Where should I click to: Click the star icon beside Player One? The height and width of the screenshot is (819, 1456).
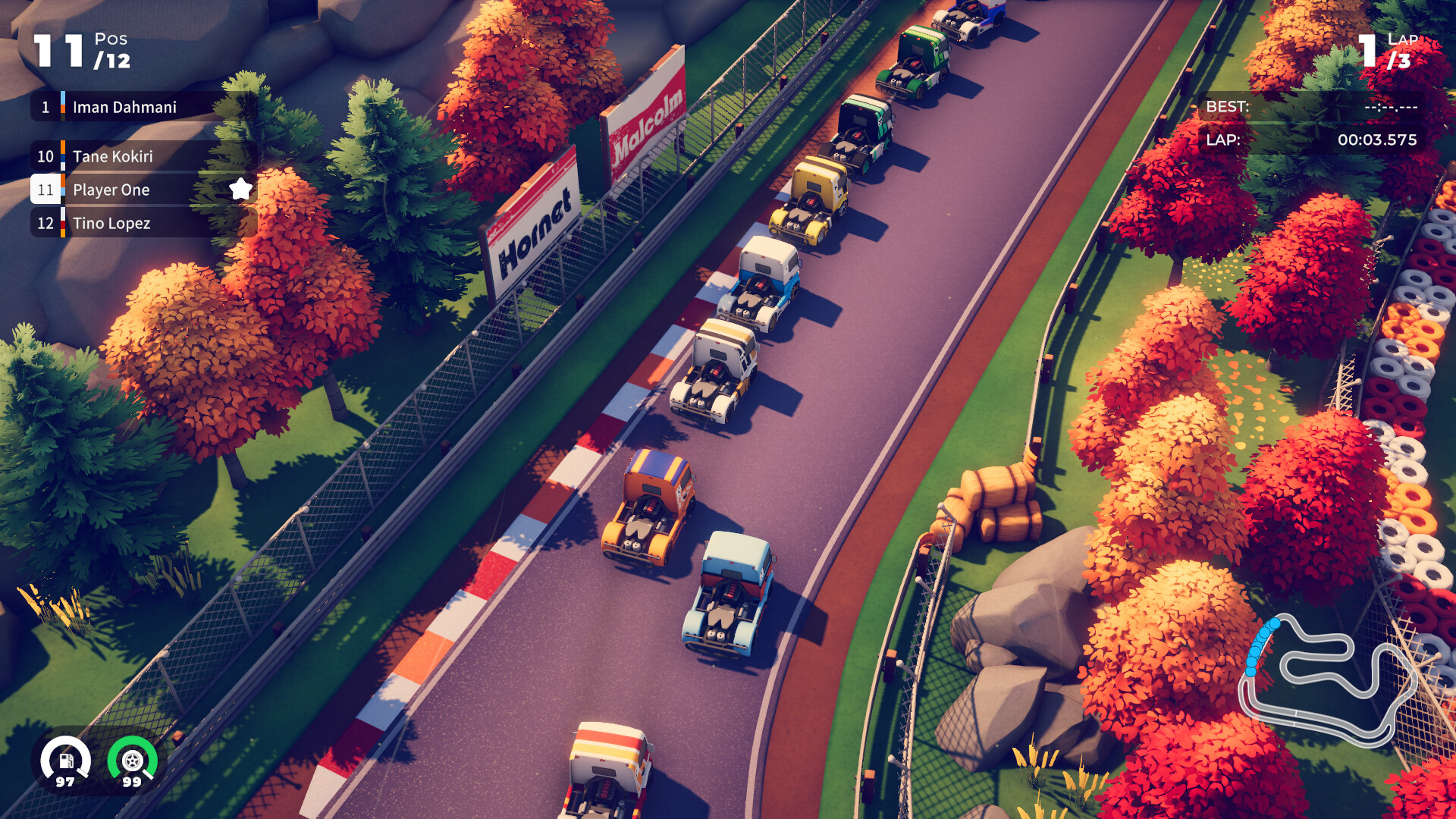pos(241,190)
